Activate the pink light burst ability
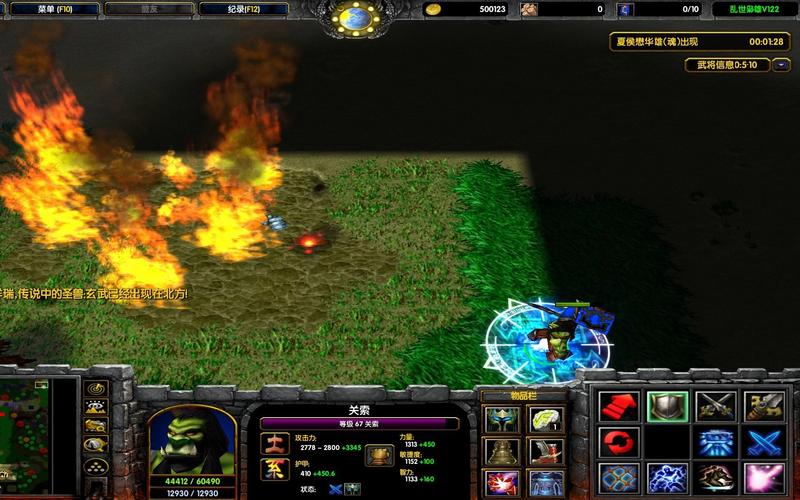800x500 pixels. point(764,478)
